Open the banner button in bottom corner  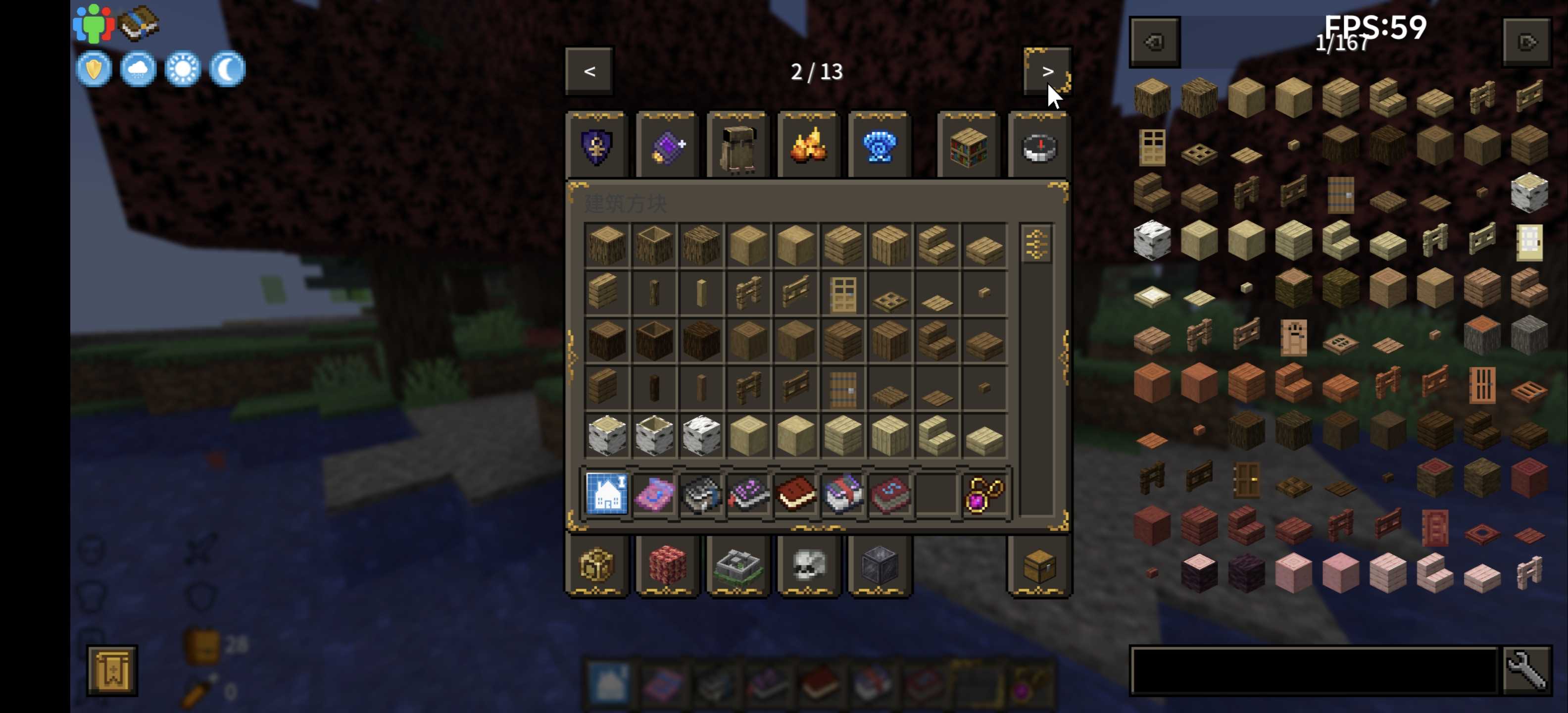pos(112,670)
